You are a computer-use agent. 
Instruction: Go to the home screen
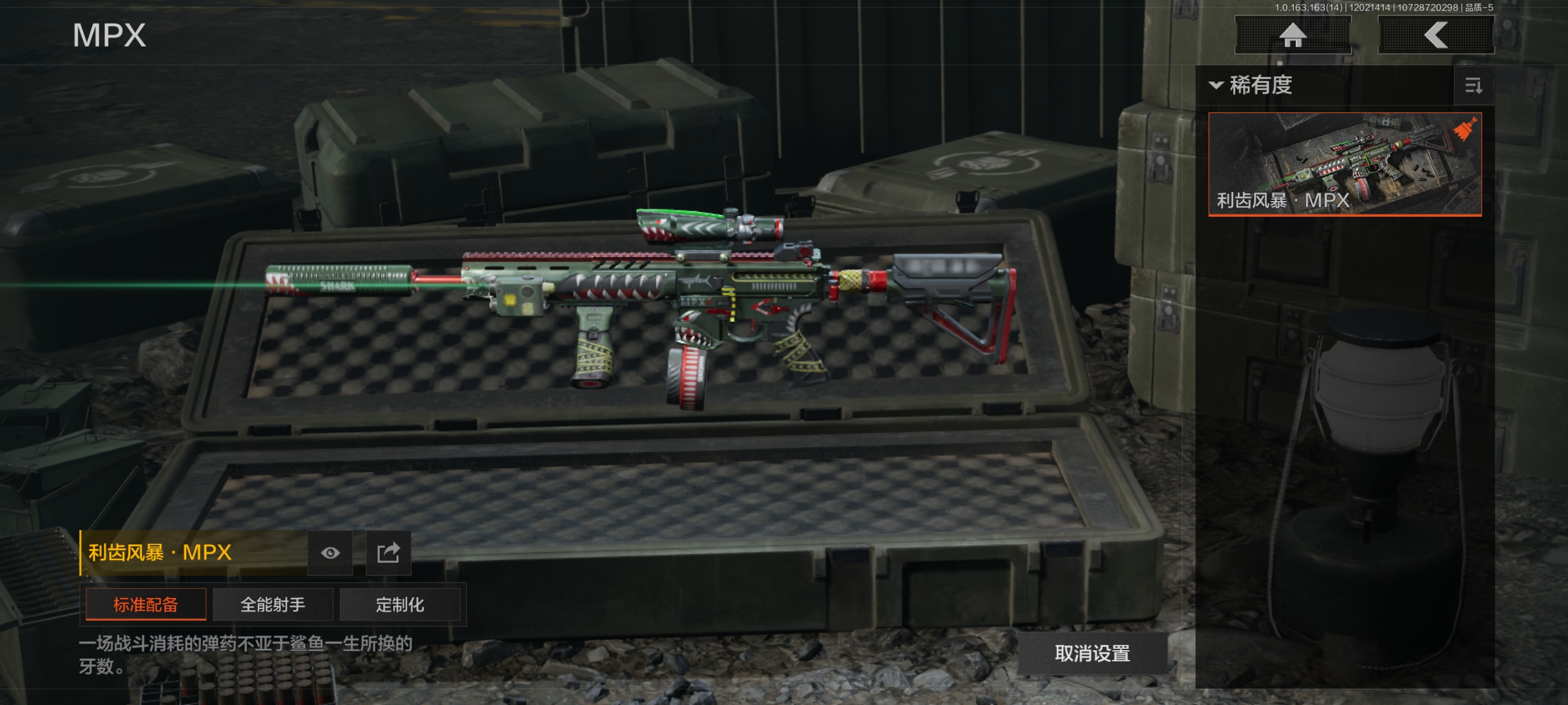coord(1292,35)
